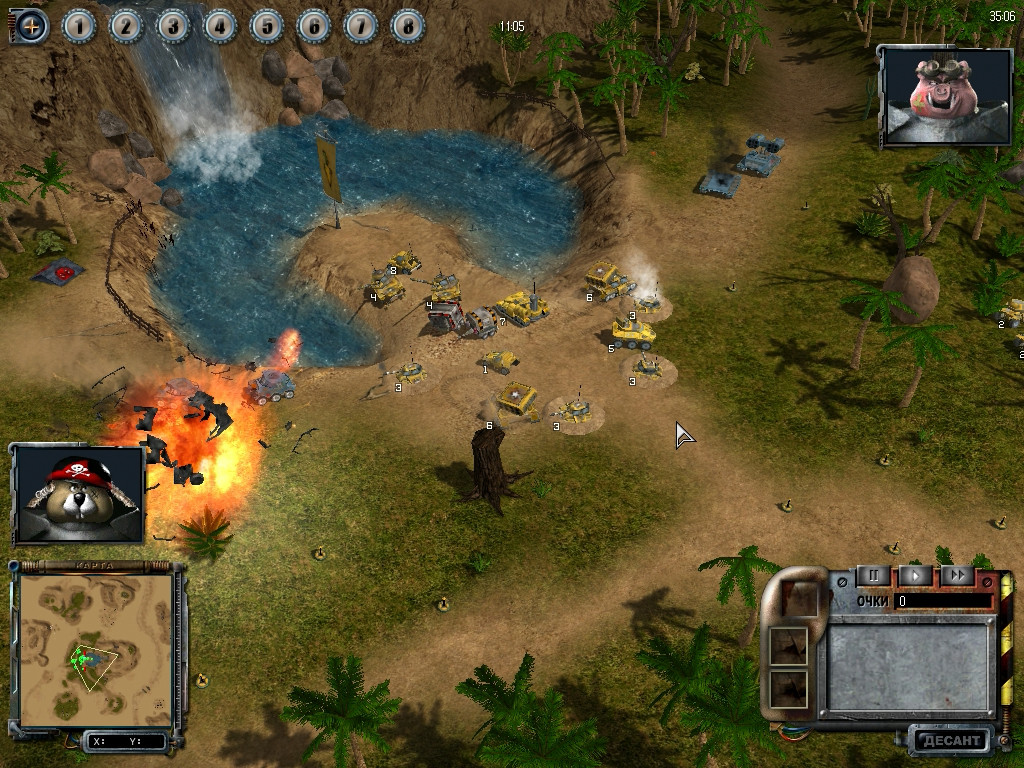Speed up the game with fast-forward
The height and width of the screenshot is (768, 1024).
click(x=957, y=575)
